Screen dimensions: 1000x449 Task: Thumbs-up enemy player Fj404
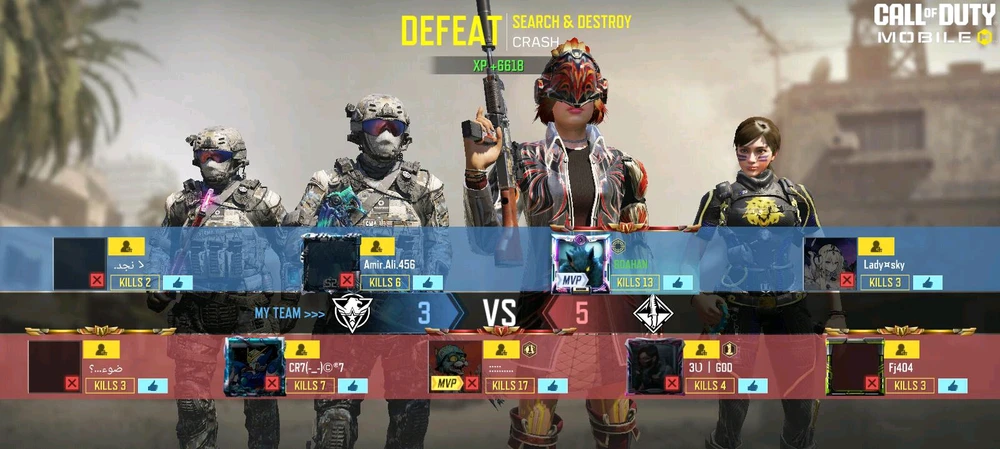click(952, 386)
